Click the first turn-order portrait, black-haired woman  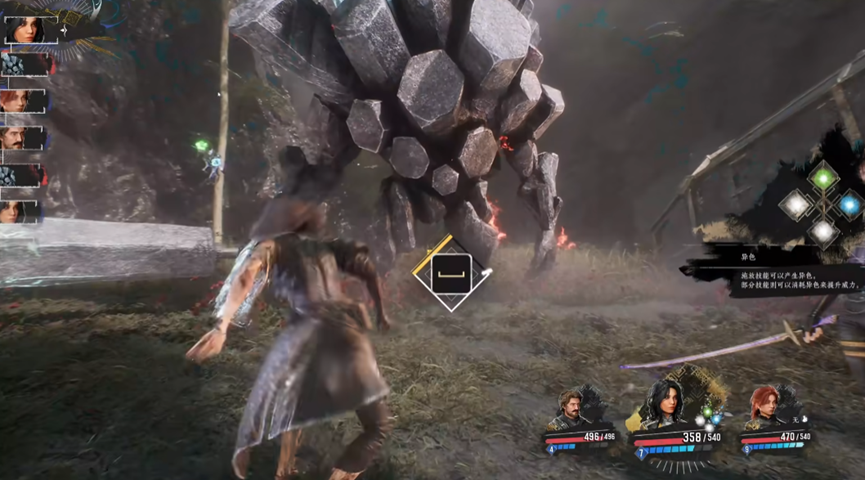25,29
